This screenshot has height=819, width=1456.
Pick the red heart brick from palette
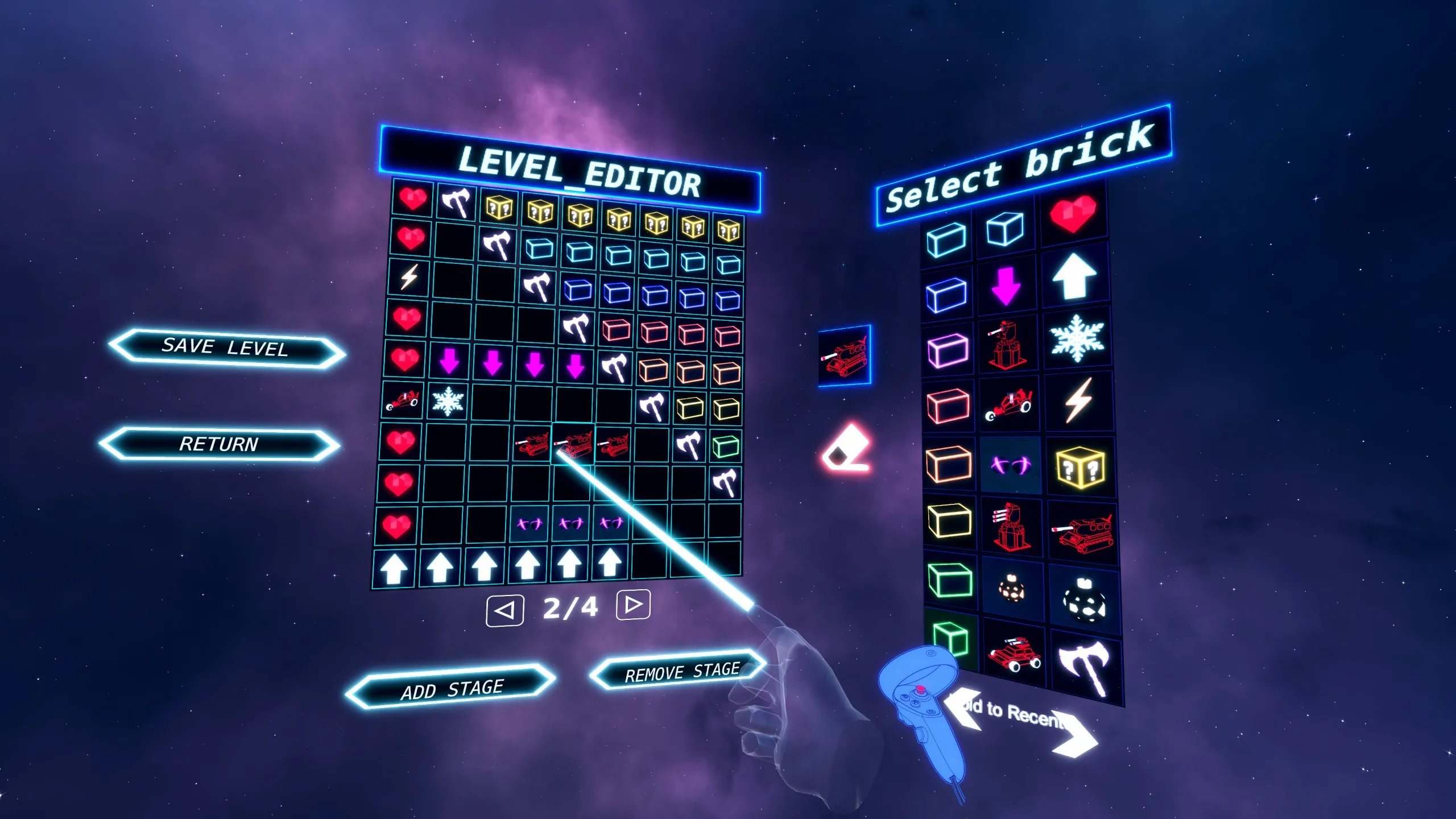[1073, 214]
